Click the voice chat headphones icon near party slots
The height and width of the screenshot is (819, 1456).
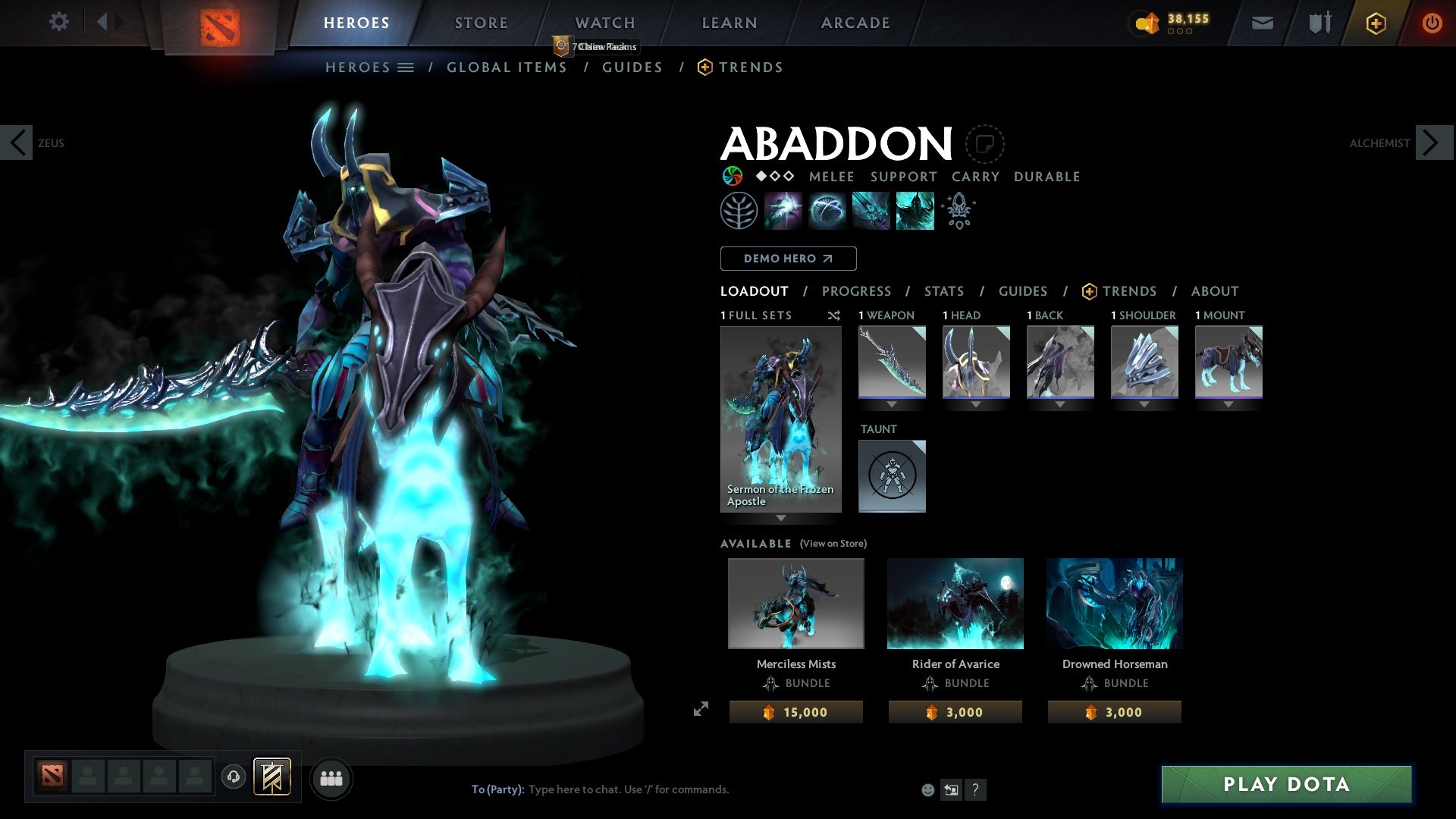click(231, 777)
